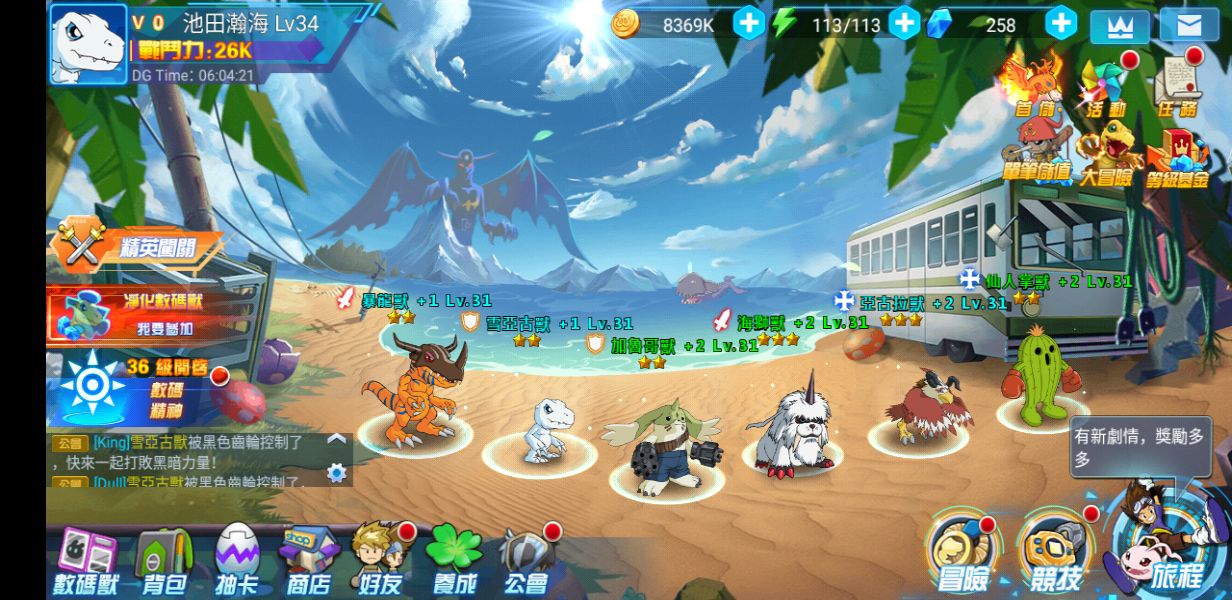1232x600 pixels.
Task: Open the 好友 friends list
Action: (x=380, y=558)
